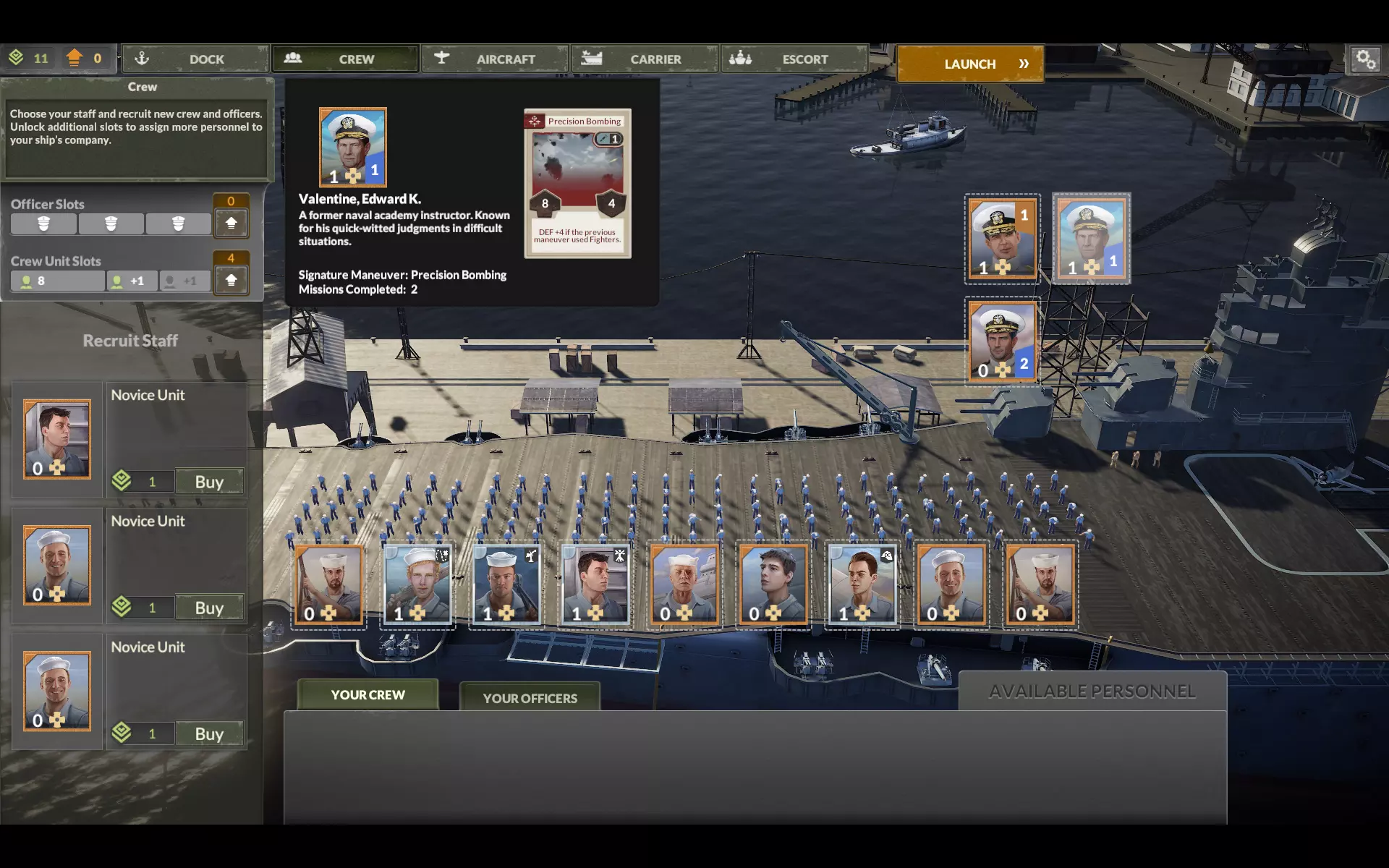Viewport: 1389px width, 868px height.
Task: Click Valentine's portrait in the info panel
Action: coord(353,148)
